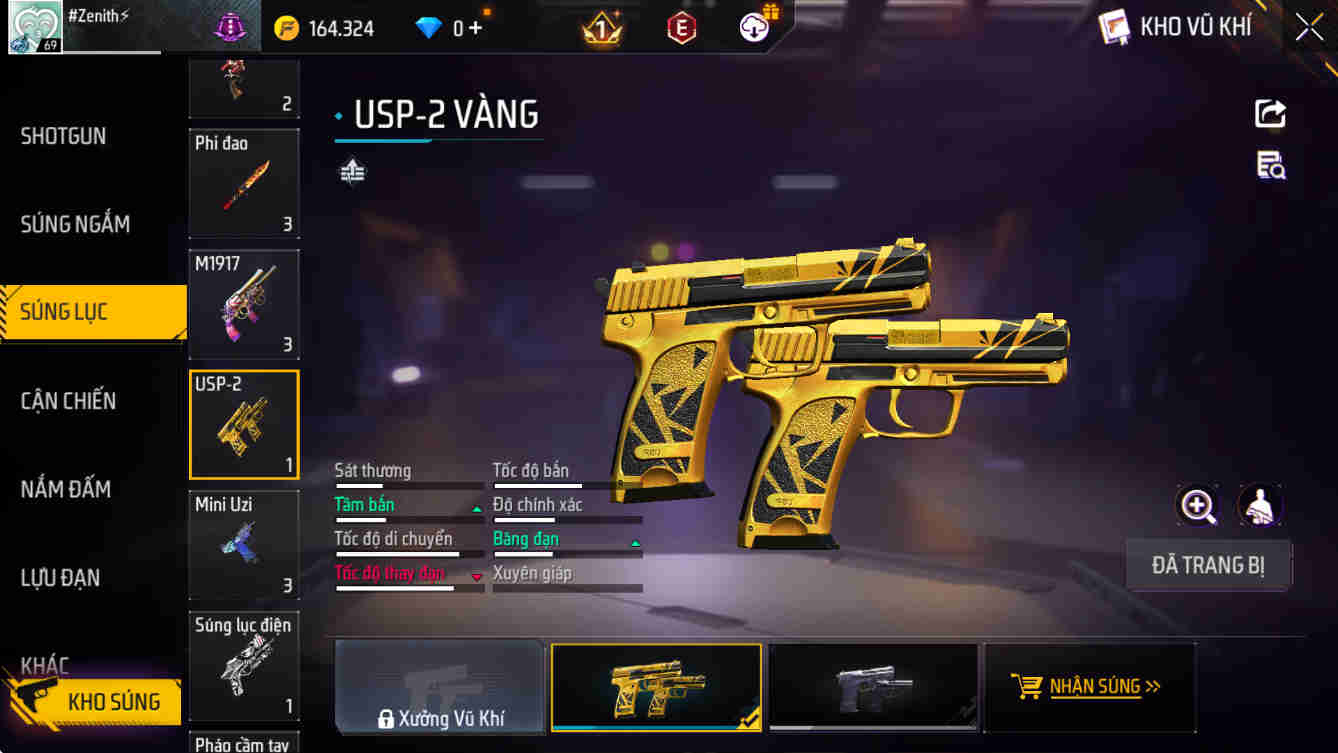
Task: Select the LỰU ĐẠN grenade category
Action: pyautogui.click(x=63, y=577)
